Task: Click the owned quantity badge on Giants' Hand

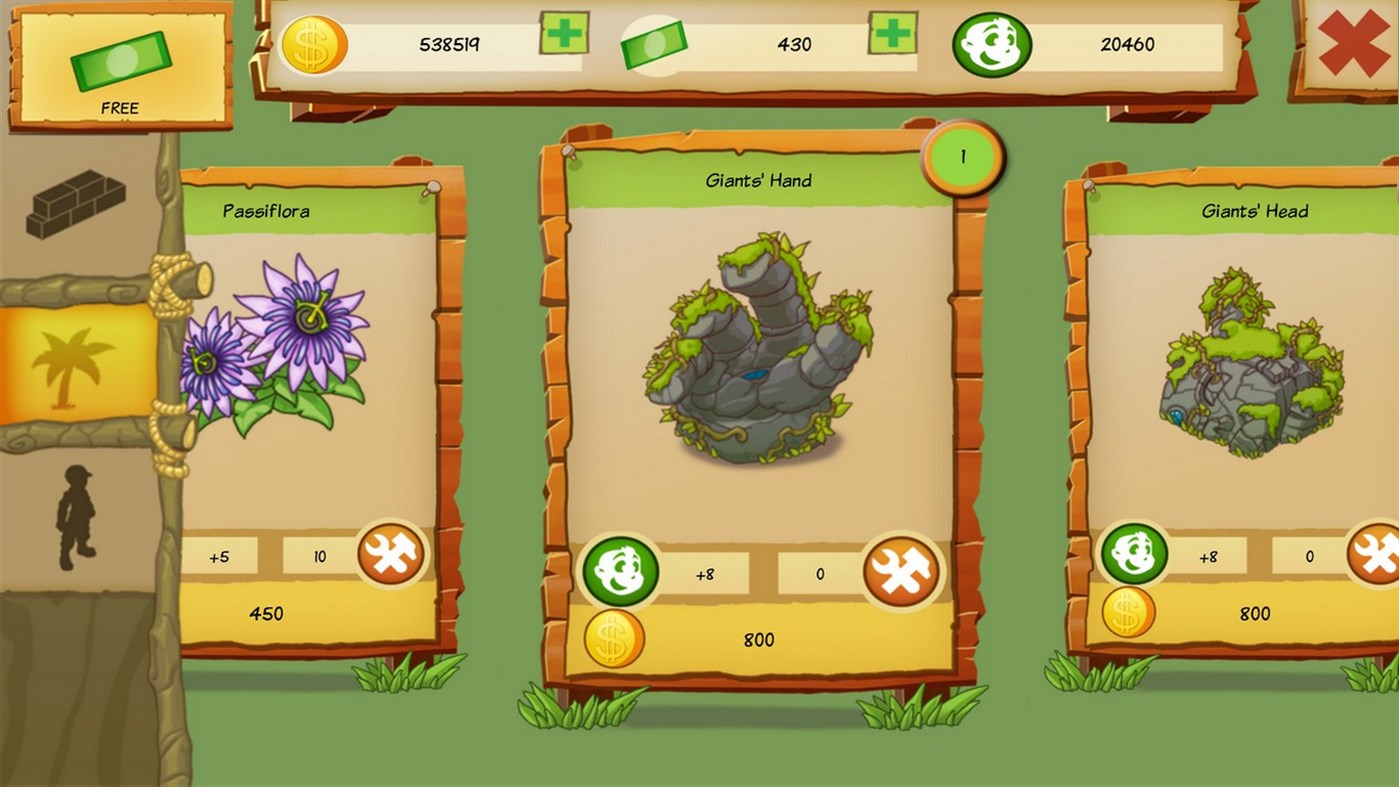Action: pyautogui.click(x=962, y=157)
